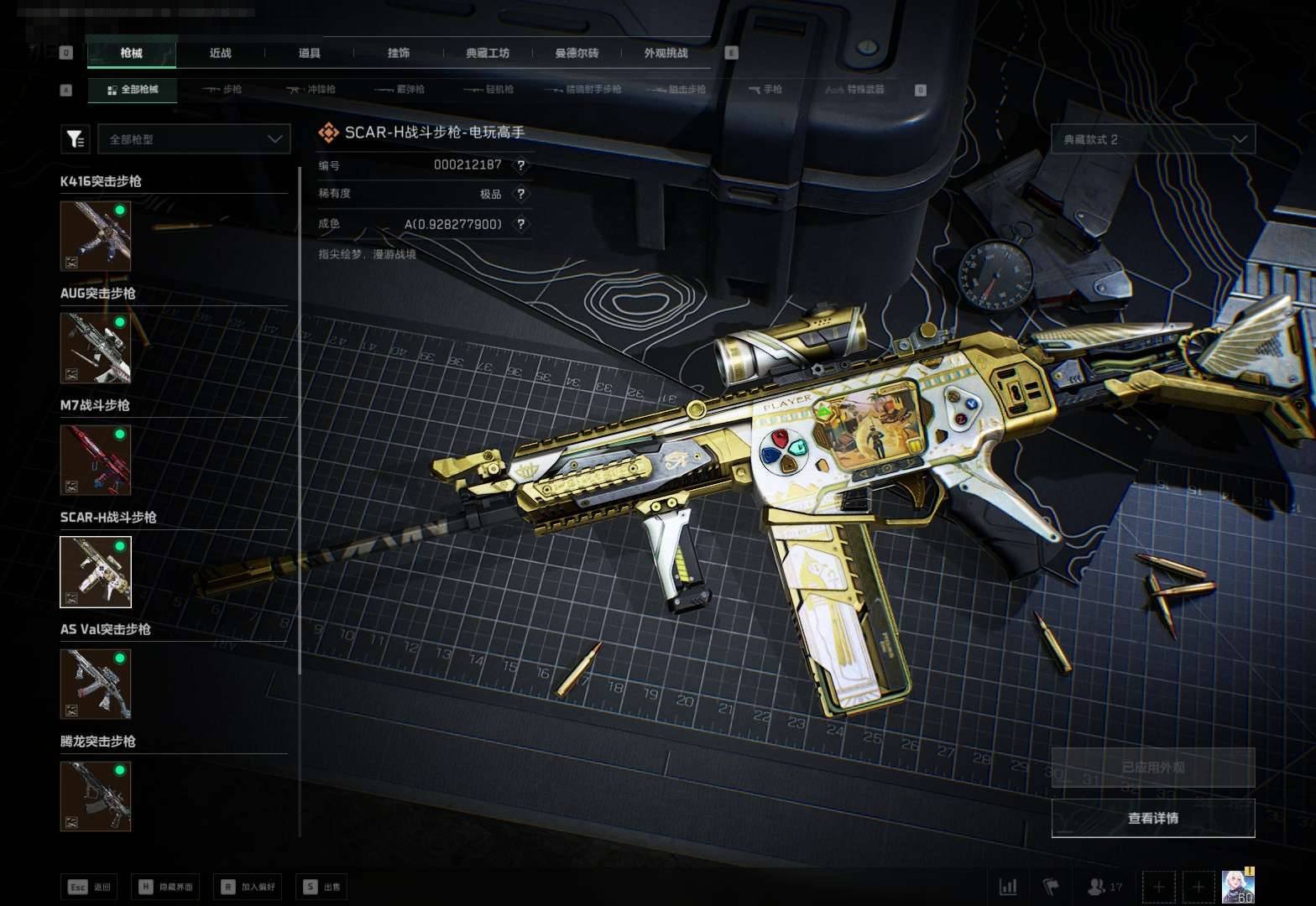Show the 成色 wear help tooltip
Screen dimensions: 1316x906
(521, 224)
